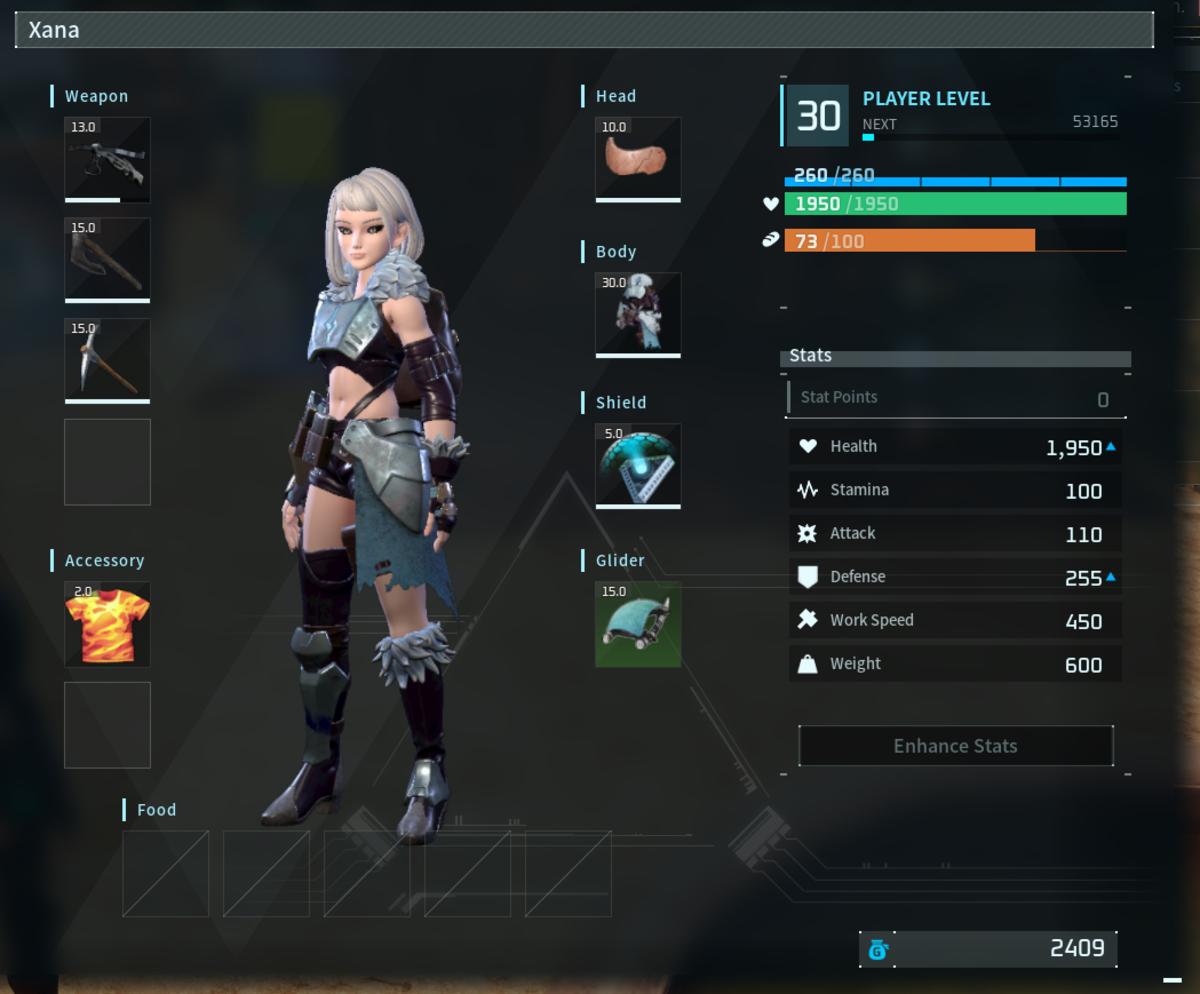This screenshot has height=994, width=1200.
Task: Click the flame shirt accessory slot
Action: click(x=107, y=624)
